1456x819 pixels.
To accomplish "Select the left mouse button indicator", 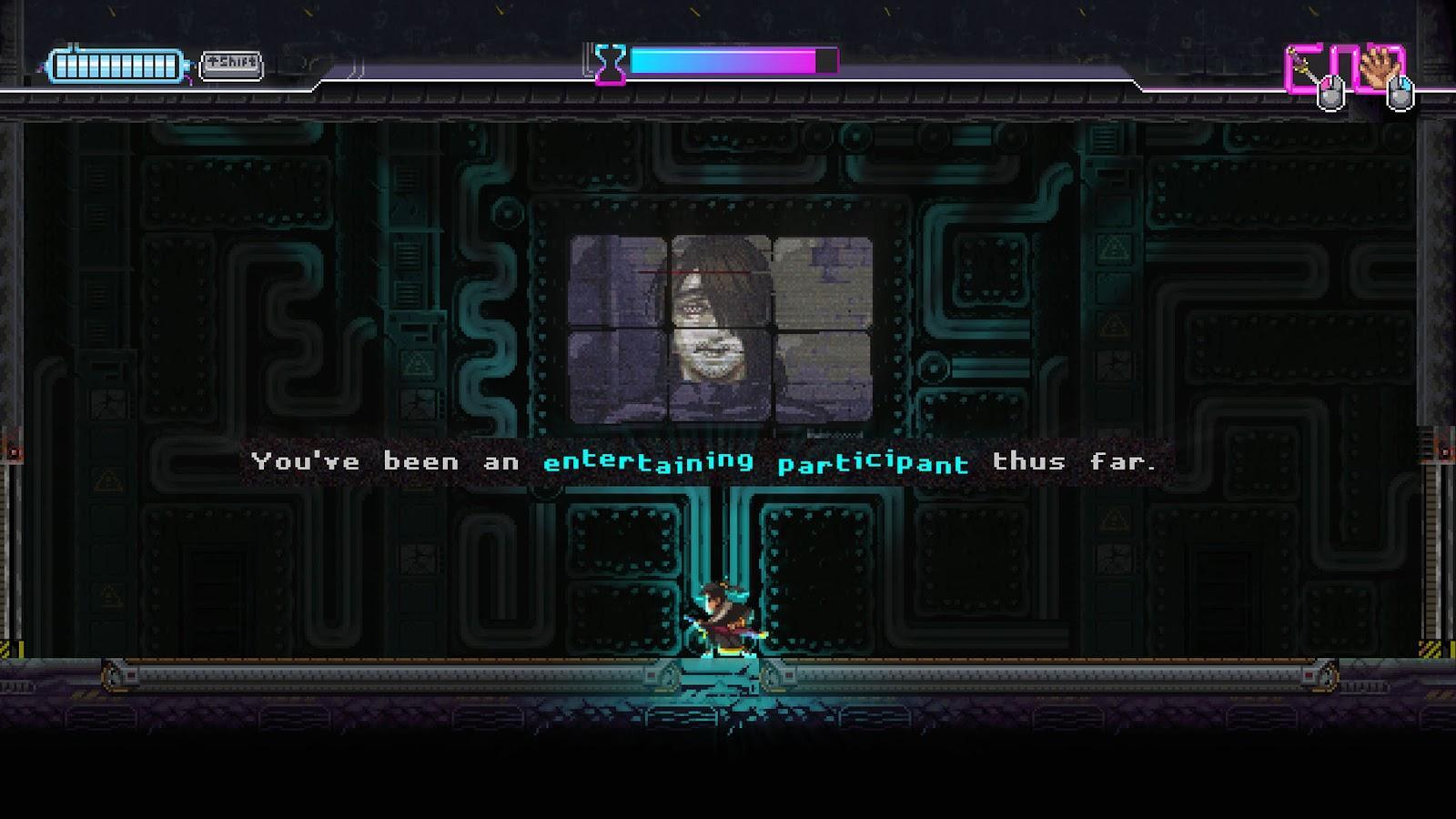I will (x=1331, y=91).
